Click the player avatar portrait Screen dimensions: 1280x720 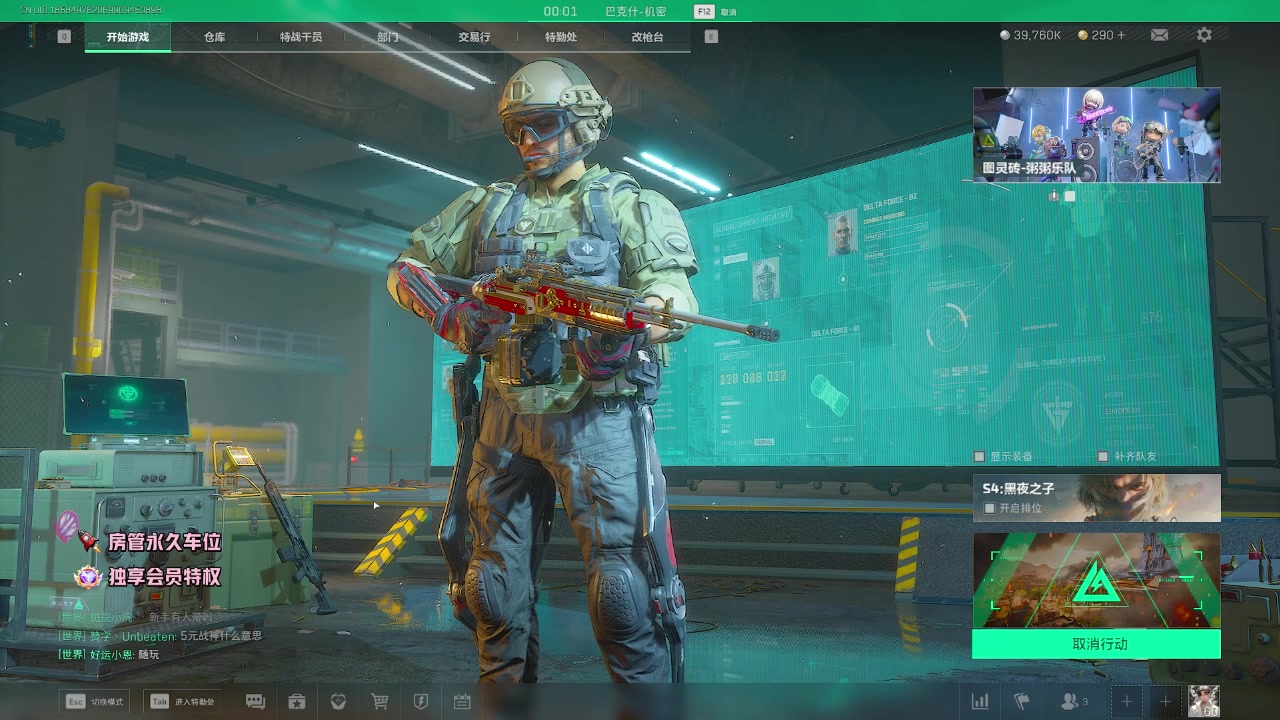pyautogui.click(x=1203, y=701)
